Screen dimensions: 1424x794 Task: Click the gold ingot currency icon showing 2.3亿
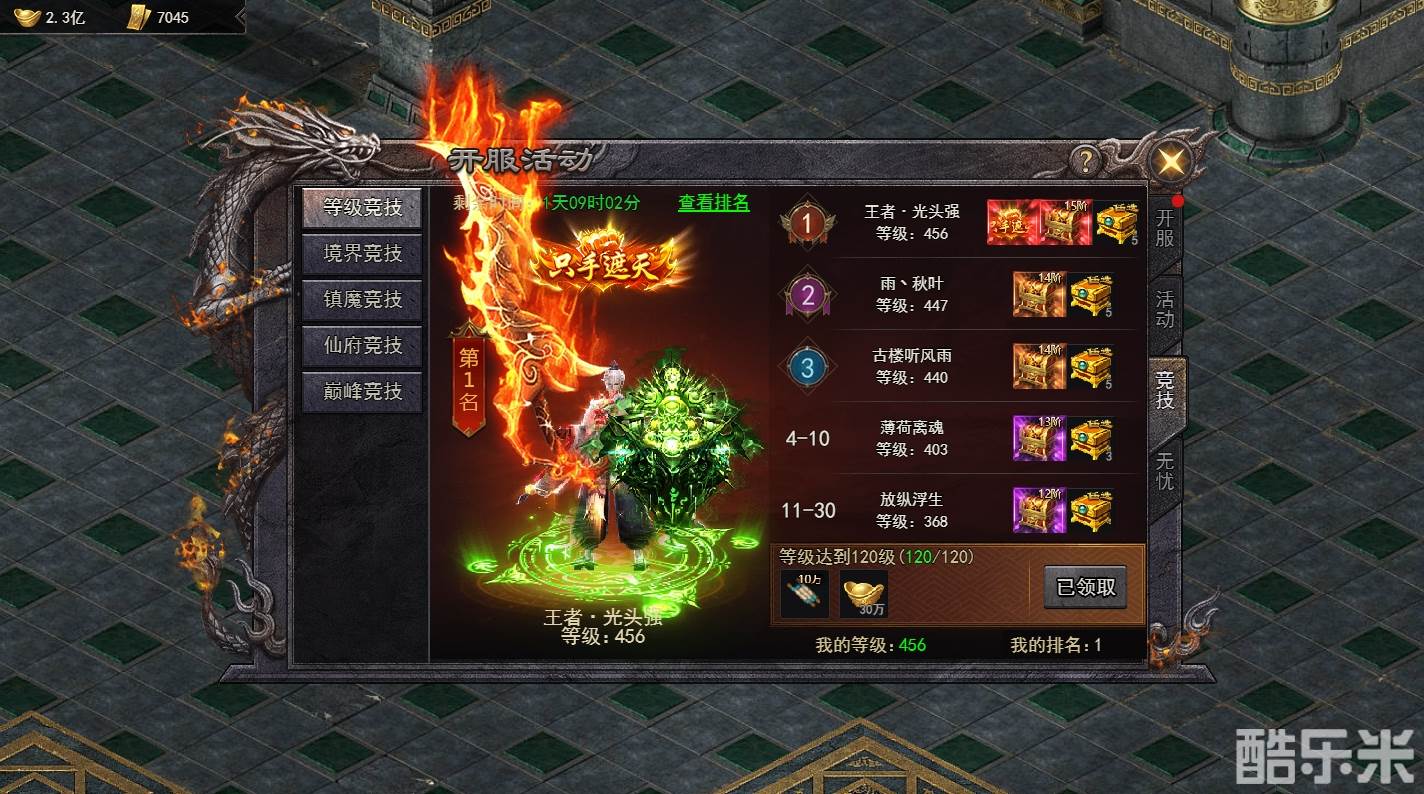tap(27, 16)
